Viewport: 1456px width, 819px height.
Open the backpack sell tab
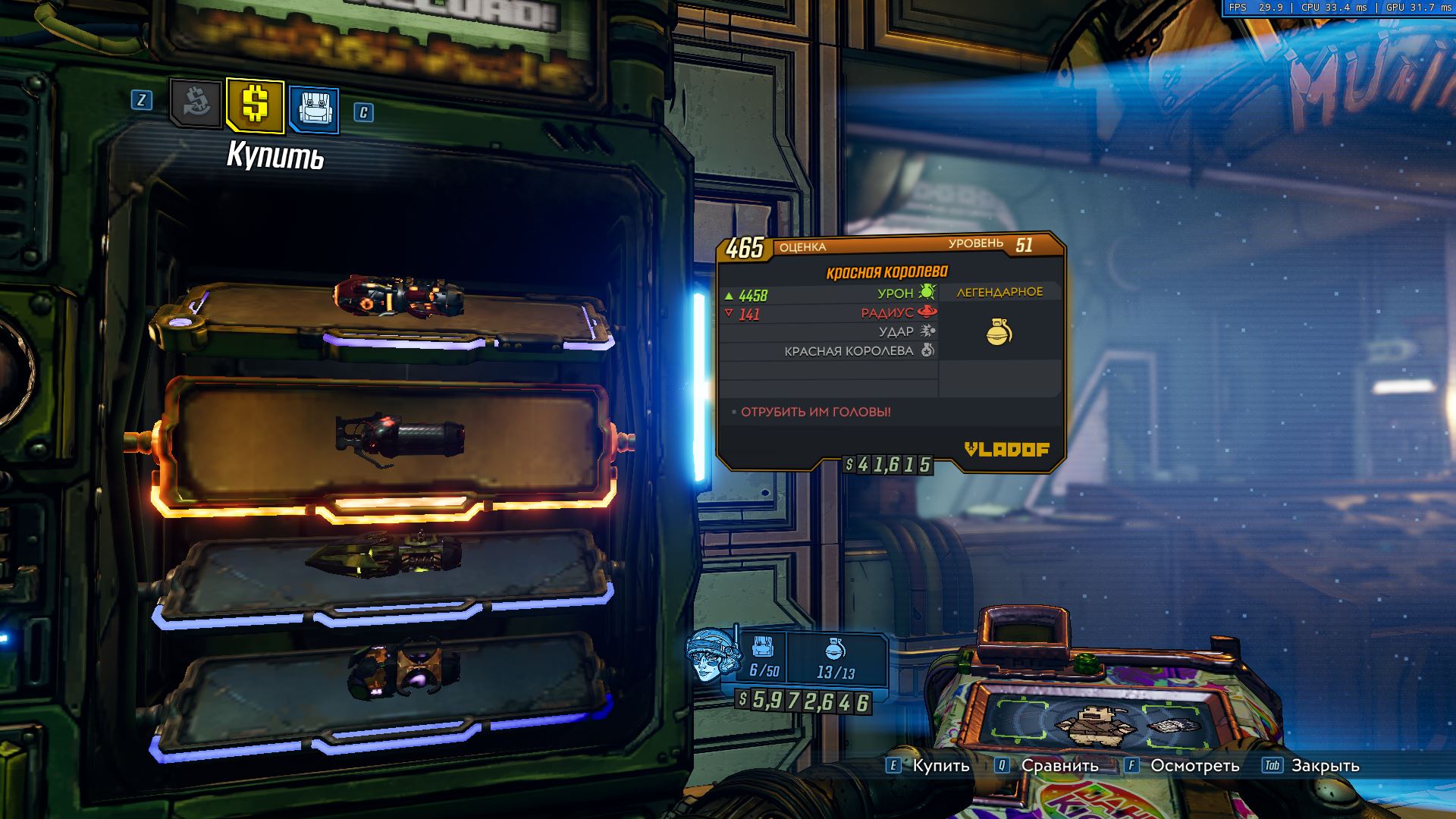point(313,110)
